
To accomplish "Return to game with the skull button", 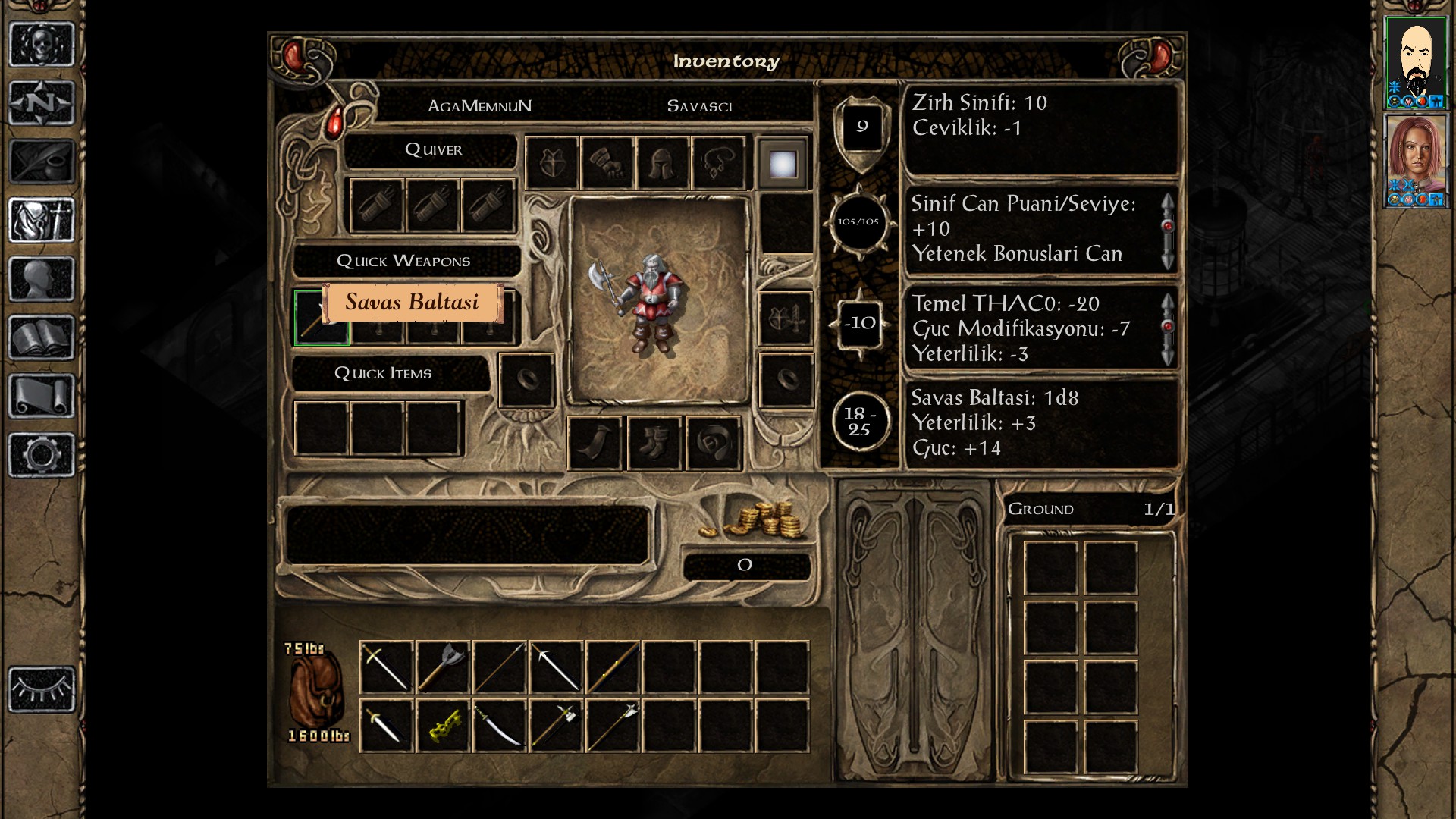I will (x=42, y=44).
